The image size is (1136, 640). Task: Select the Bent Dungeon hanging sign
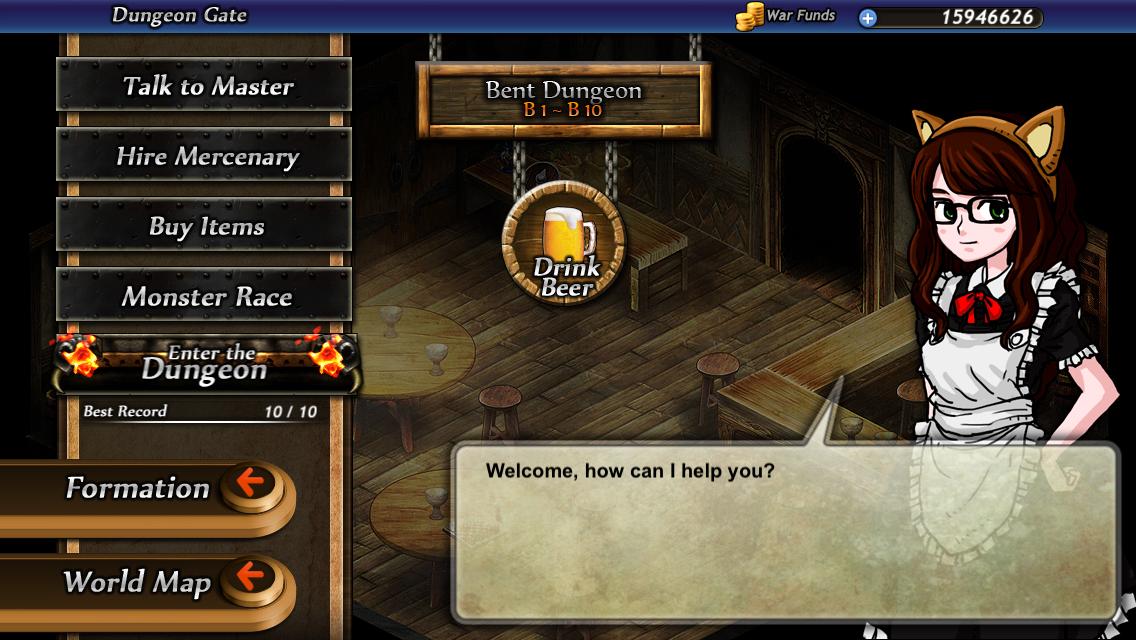pos(563,99)
